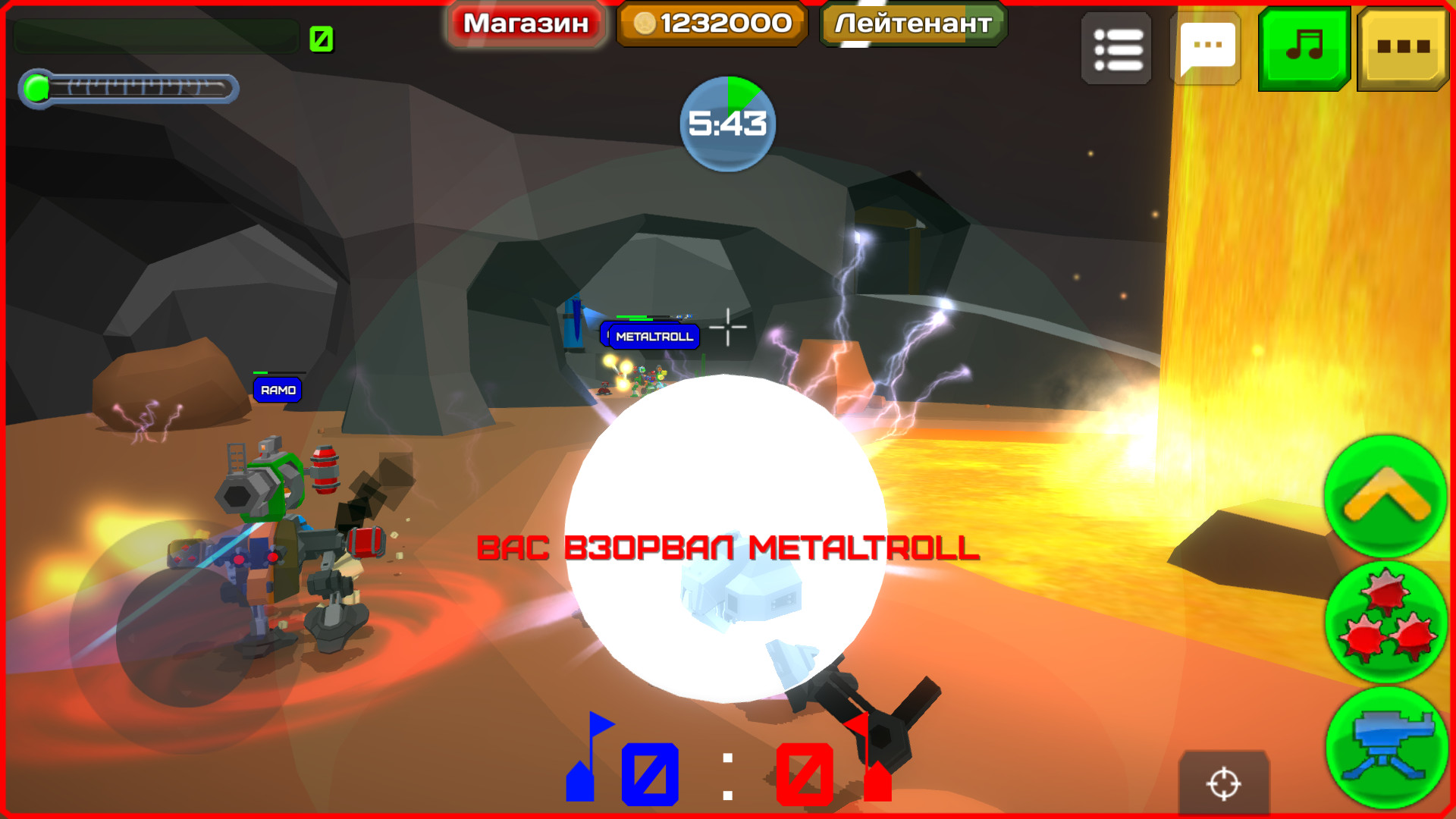
Task: Adjust the boost thermometer slider
Action: [129, 89]
